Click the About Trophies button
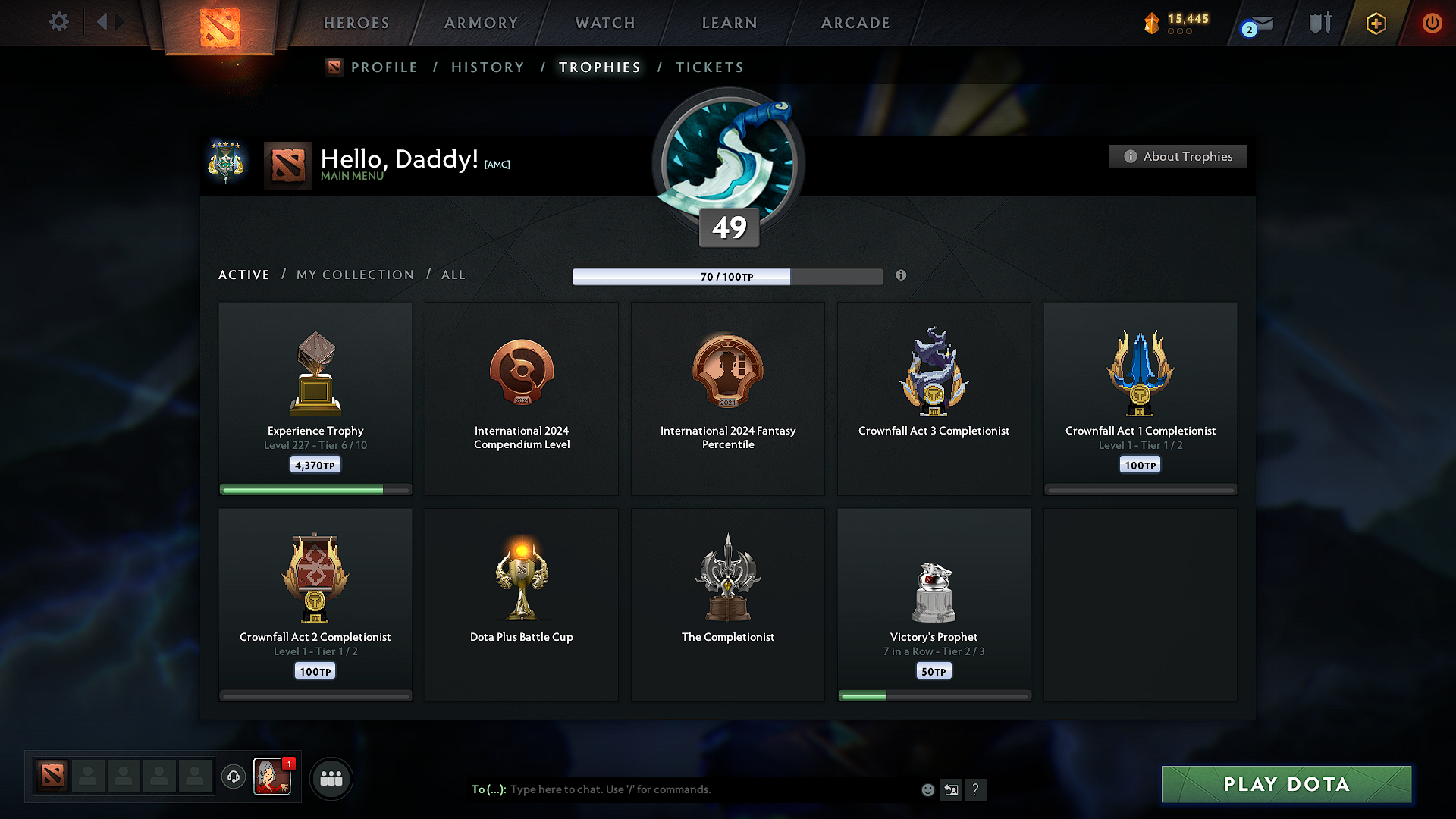This screenshot has height=819, width=1456. click(x=1178, y=156)
